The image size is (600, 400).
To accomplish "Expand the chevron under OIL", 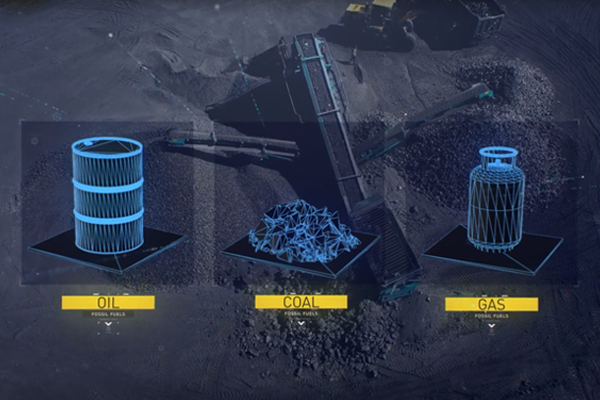I will click(108, 324).
